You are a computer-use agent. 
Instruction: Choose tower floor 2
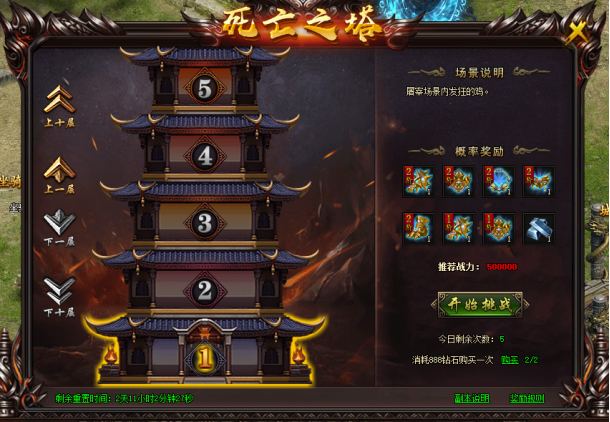pos(205,291)
